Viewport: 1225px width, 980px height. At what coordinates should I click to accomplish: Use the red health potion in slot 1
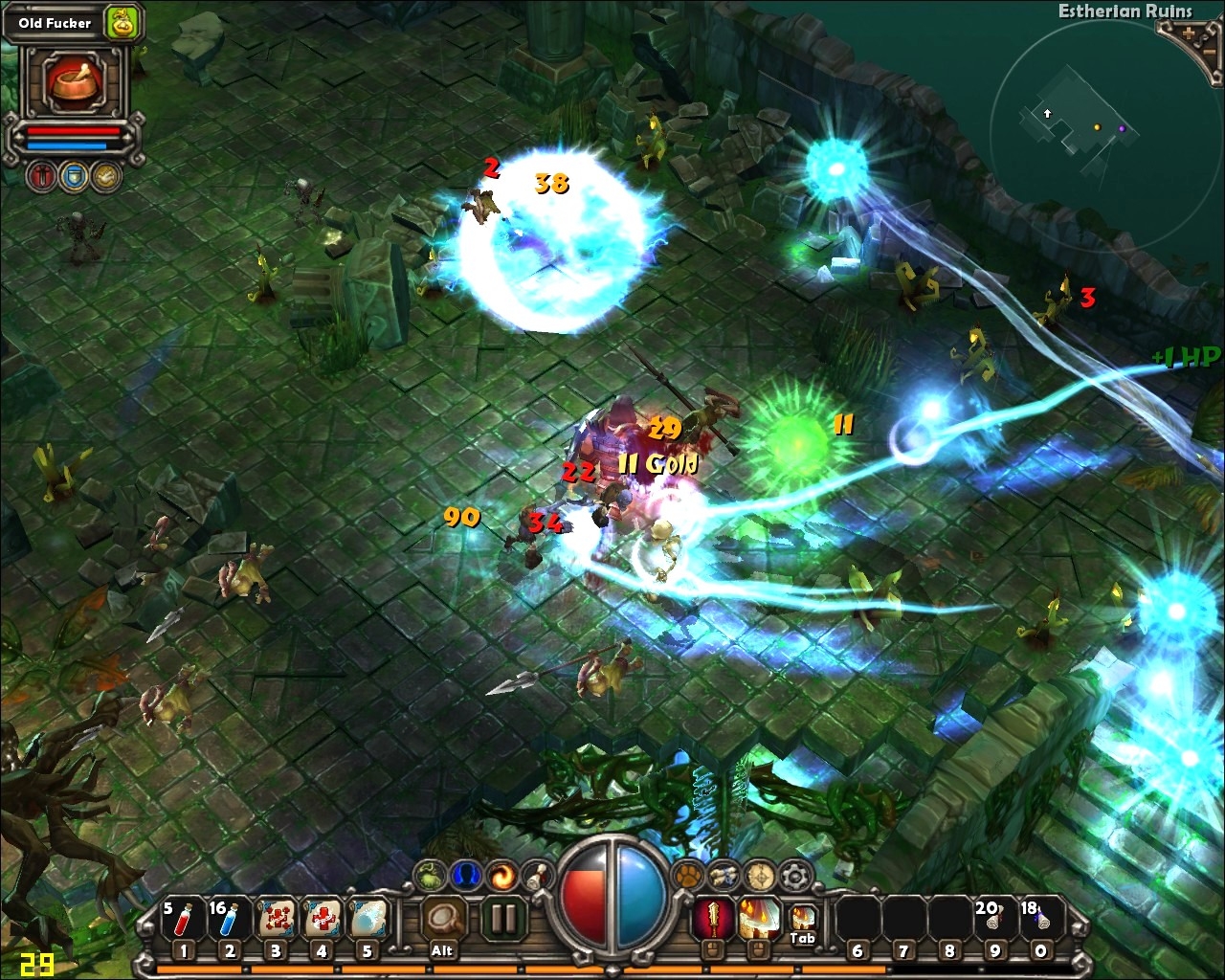[x=183, y=919]
